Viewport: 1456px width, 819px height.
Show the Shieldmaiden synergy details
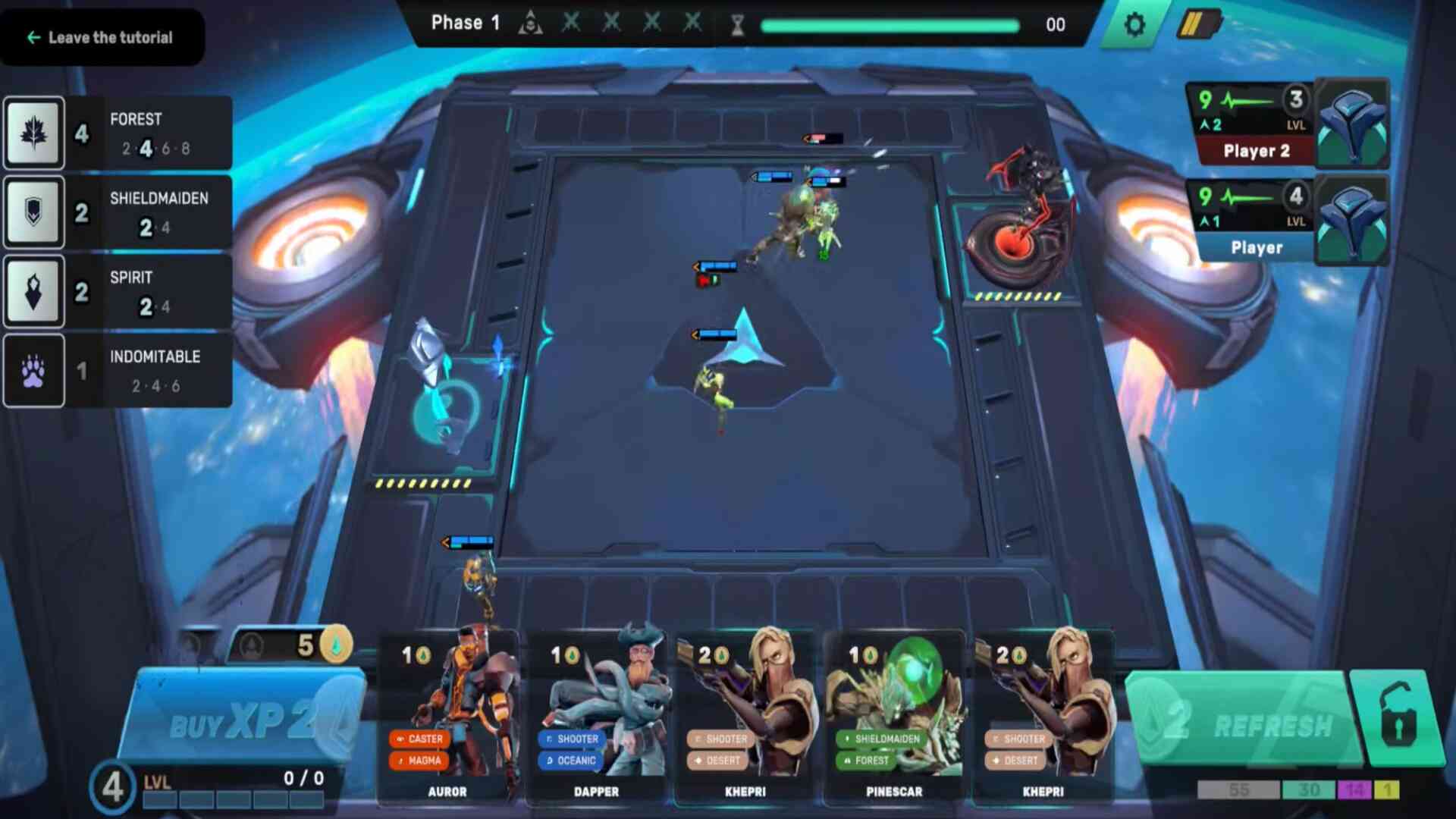118,213
